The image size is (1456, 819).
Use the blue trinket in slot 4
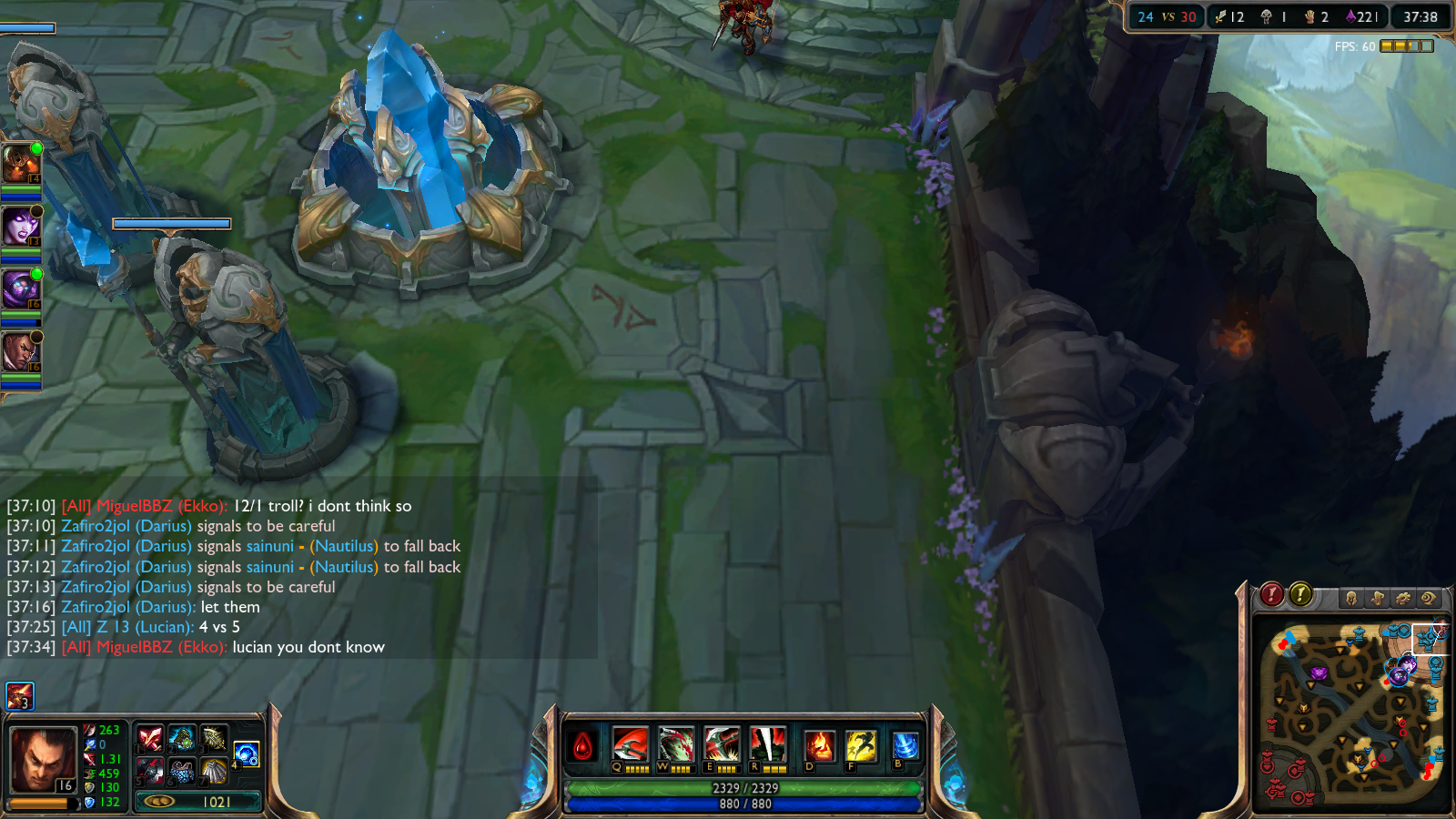click(247, 753)
